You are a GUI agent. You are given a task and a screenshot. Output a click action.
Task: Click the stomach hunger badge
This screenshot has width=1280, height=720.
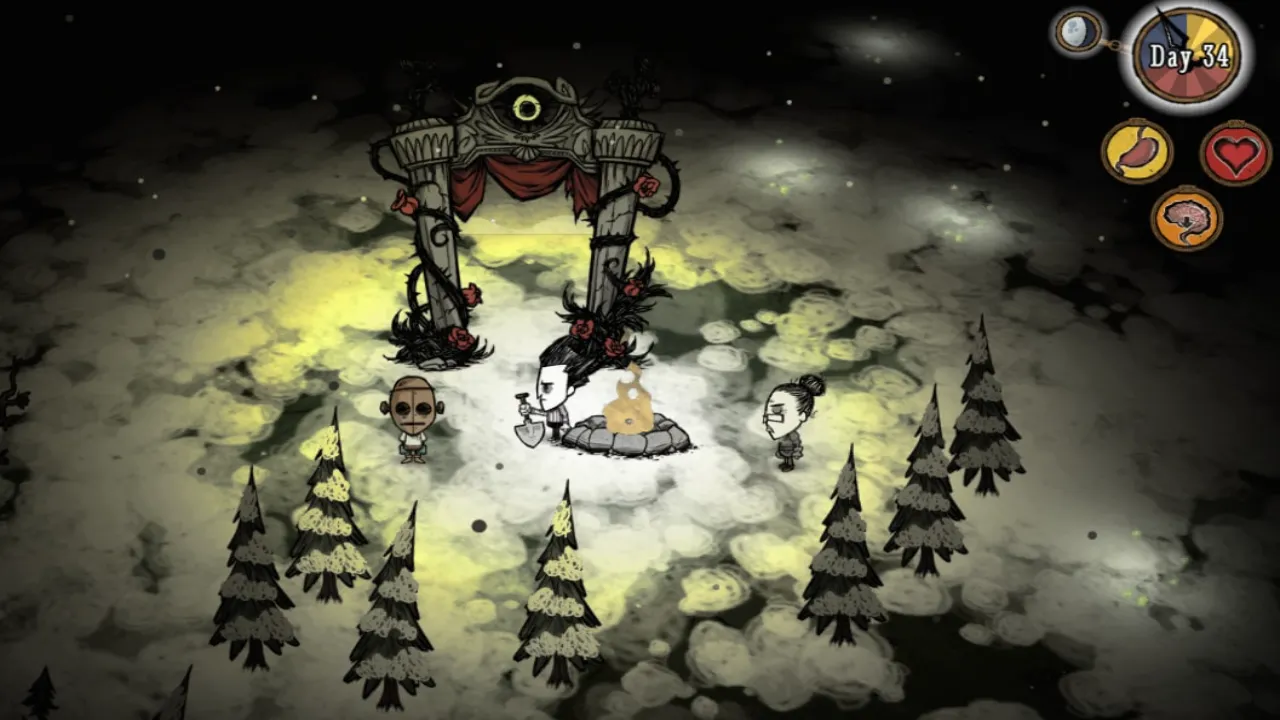[x=1137, y=152]
